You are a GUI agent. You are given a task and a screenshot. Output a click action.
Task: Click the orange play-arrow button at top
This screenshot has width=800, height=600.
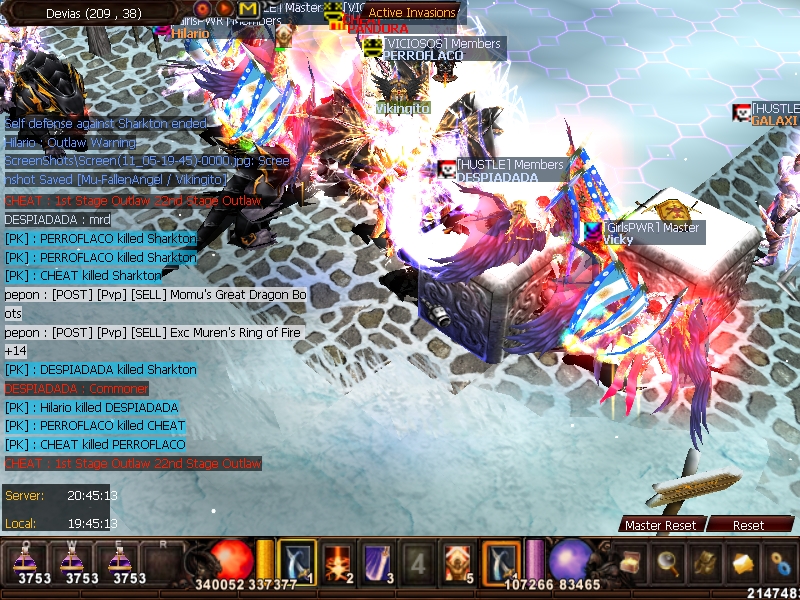(226, 9)
